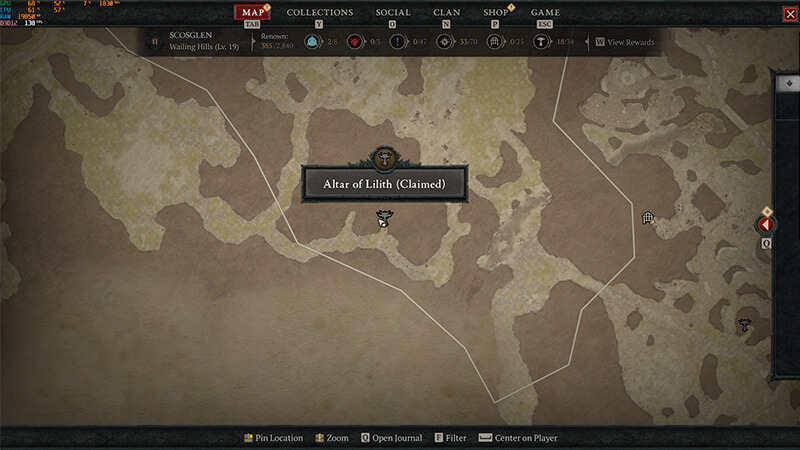Switch to the Collections tab
Screen dimensions: 800x450
(320, 12)
